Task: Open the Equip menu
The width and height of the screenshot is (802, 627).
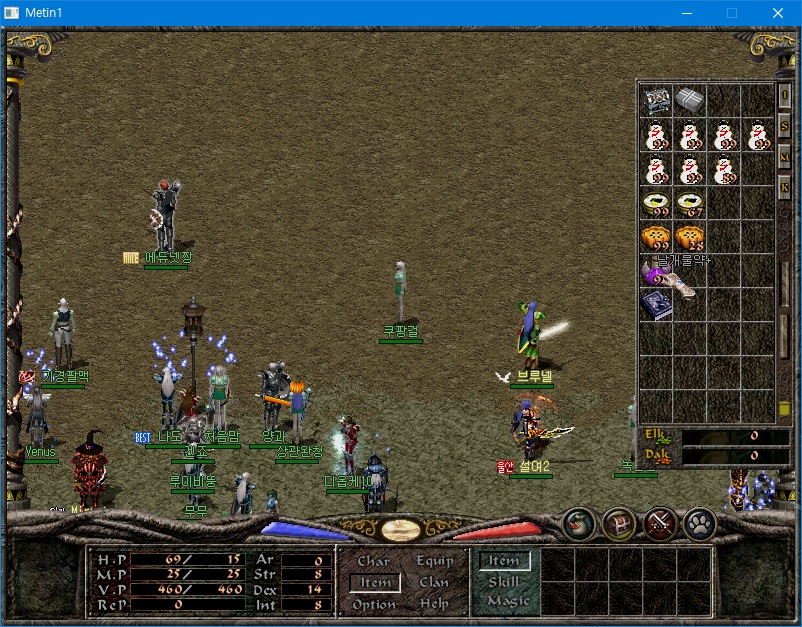Action: 434,561
